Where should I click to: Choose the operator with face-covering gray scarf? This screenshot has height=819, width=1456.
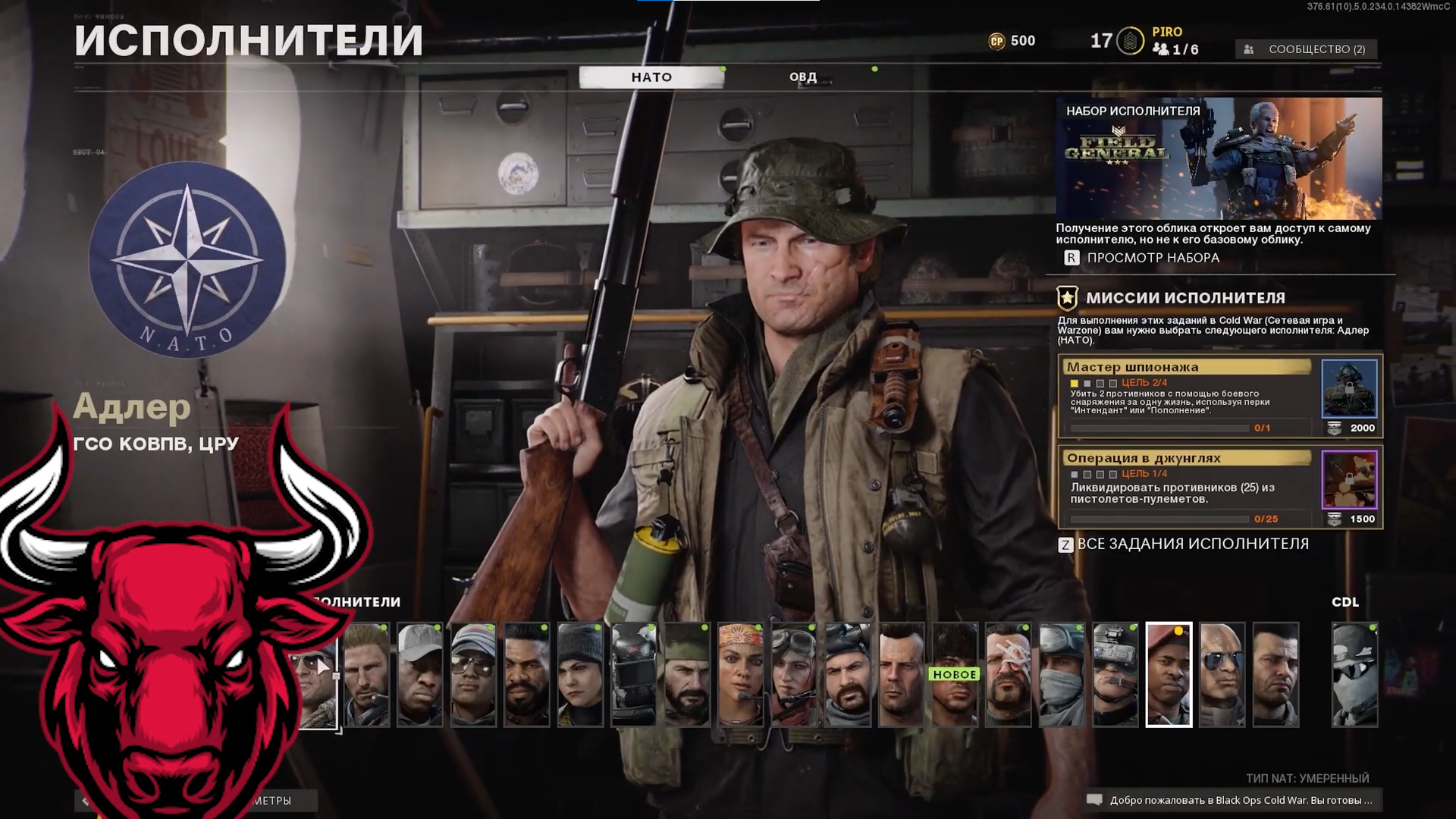click(x=1062, y=675)
